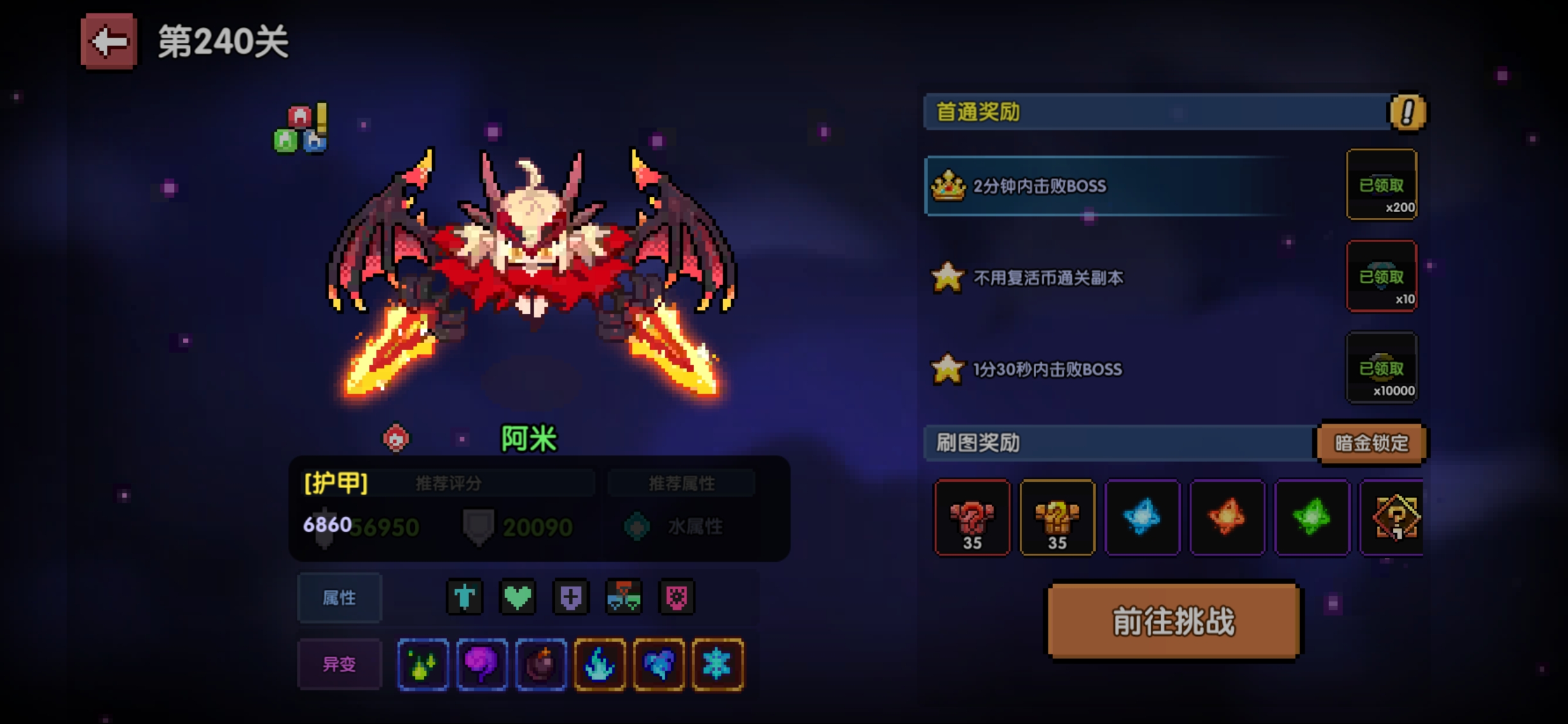Viewport: 1568px width, 724px height.
Task: Switch to the 推荐属性 tab
Action: [681, 483]
